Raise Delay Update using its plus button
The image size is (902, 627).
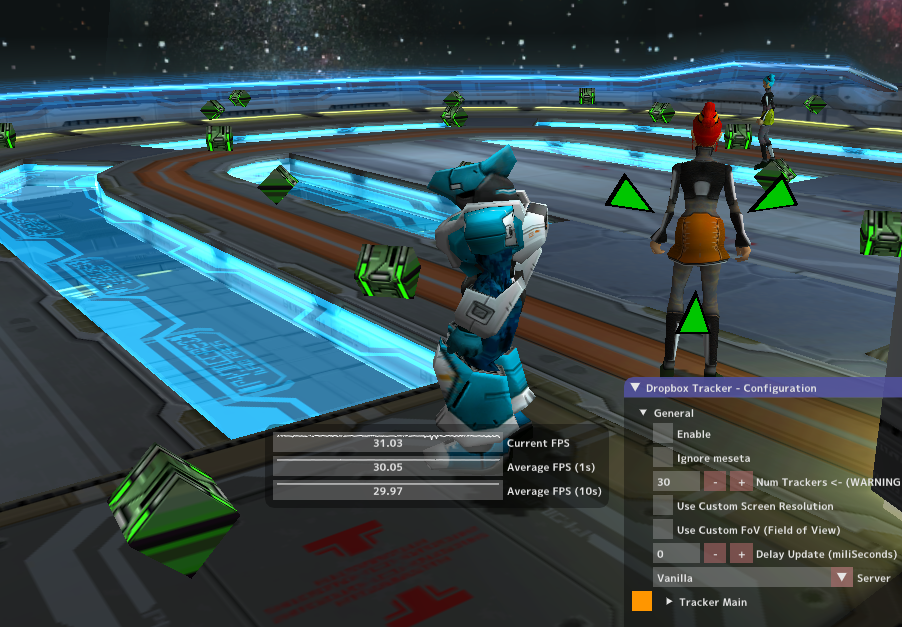tap(741, 554)
